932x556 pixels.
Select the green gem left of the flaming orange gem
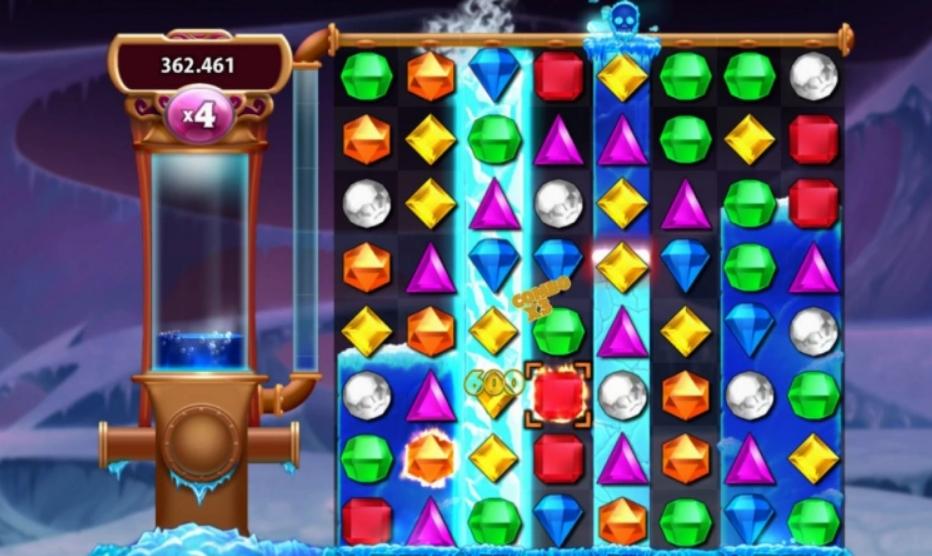367,458
